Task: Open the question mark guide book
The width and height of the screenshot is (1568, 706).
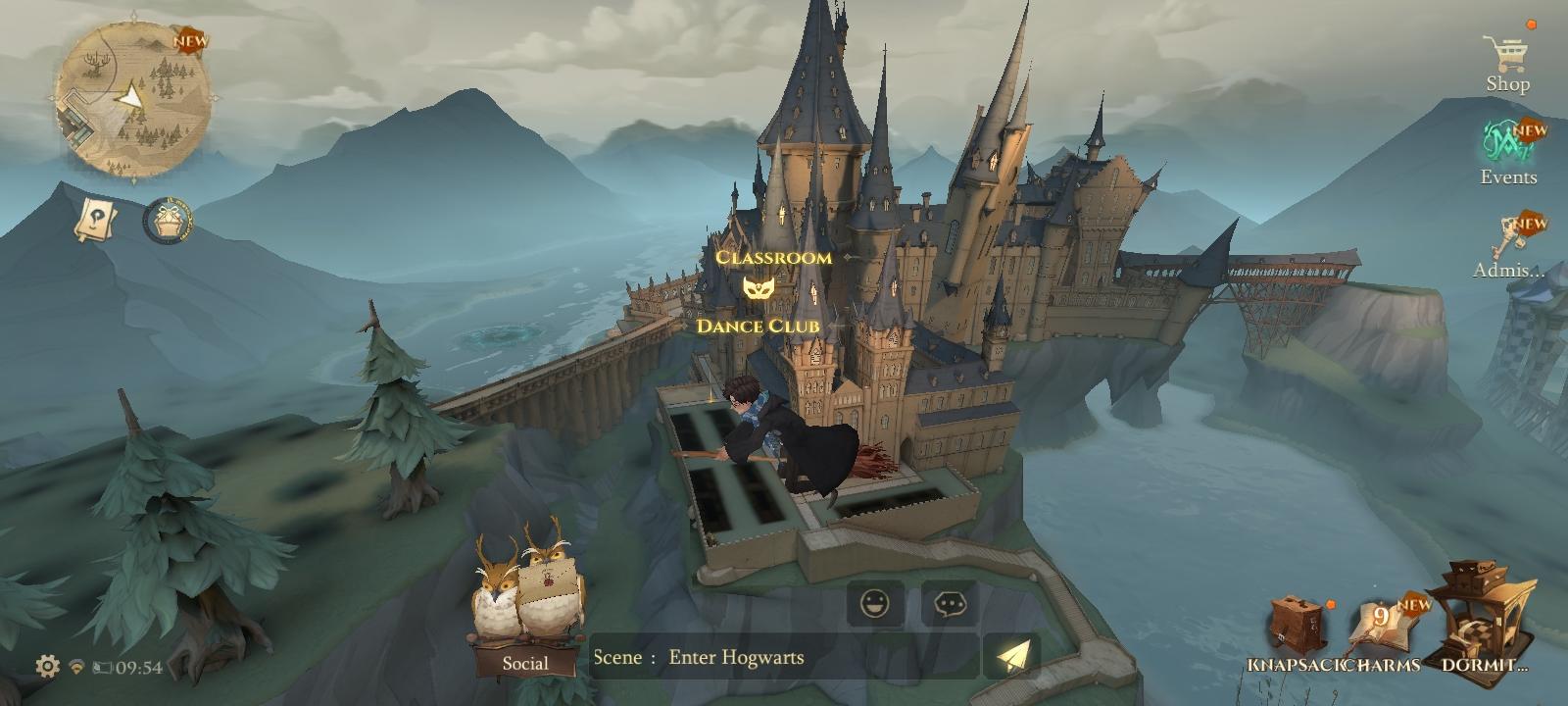Action: 96,220
